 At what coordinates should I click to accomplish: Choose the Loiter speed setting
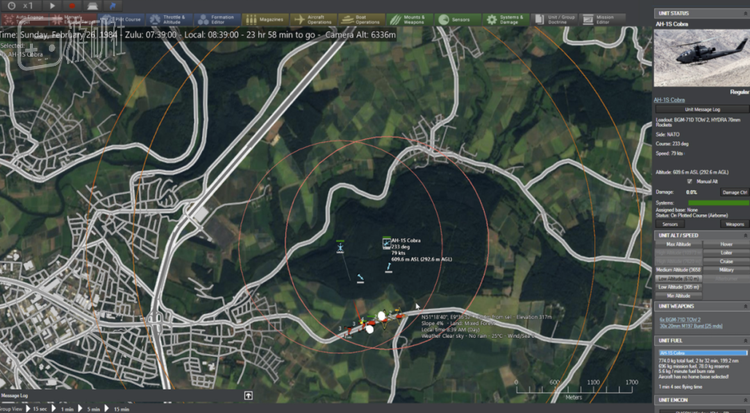726,252
